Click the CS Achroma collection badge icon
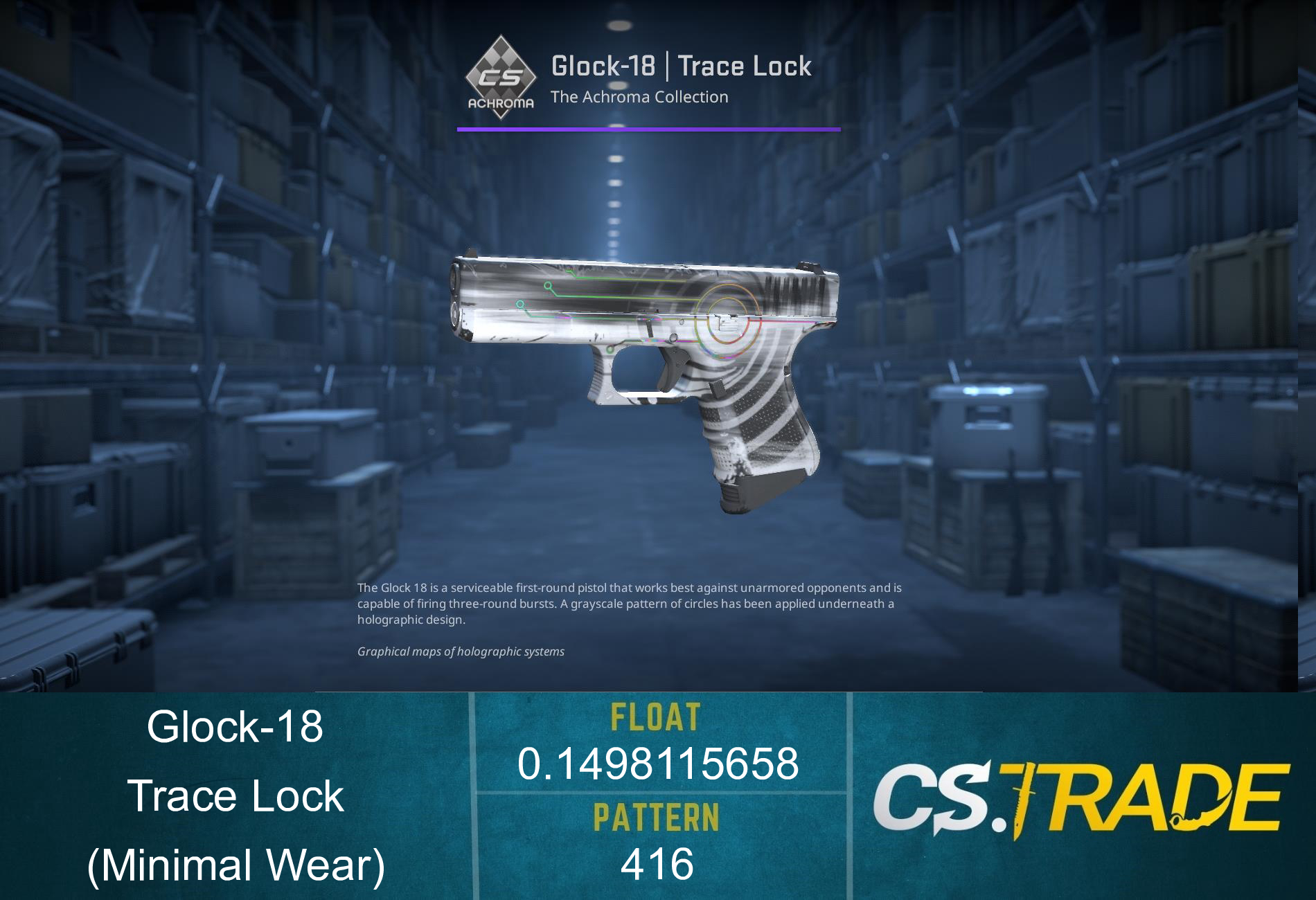The image size is (1316, 900). 500,76
